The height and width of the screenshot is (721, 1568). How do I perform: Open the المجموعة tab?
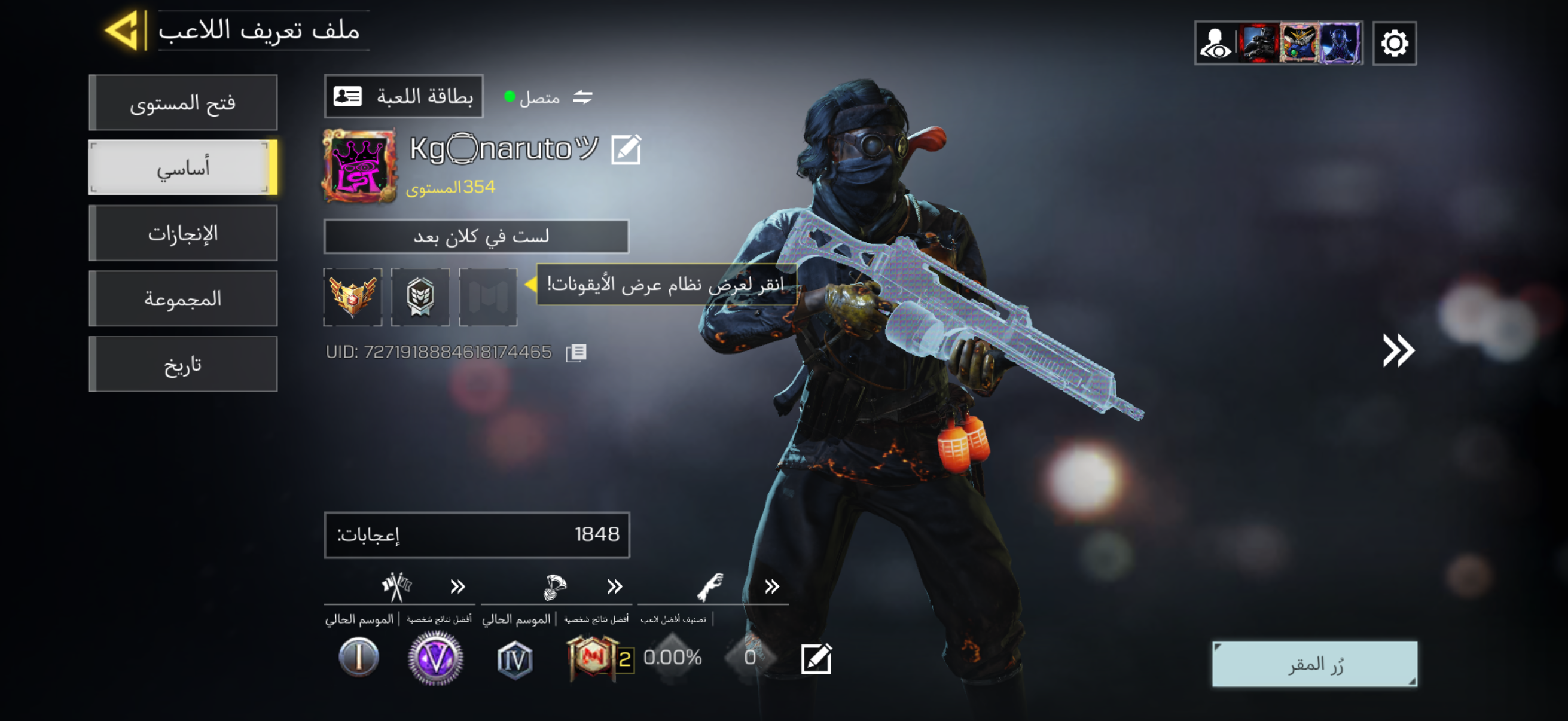point(183,299)
